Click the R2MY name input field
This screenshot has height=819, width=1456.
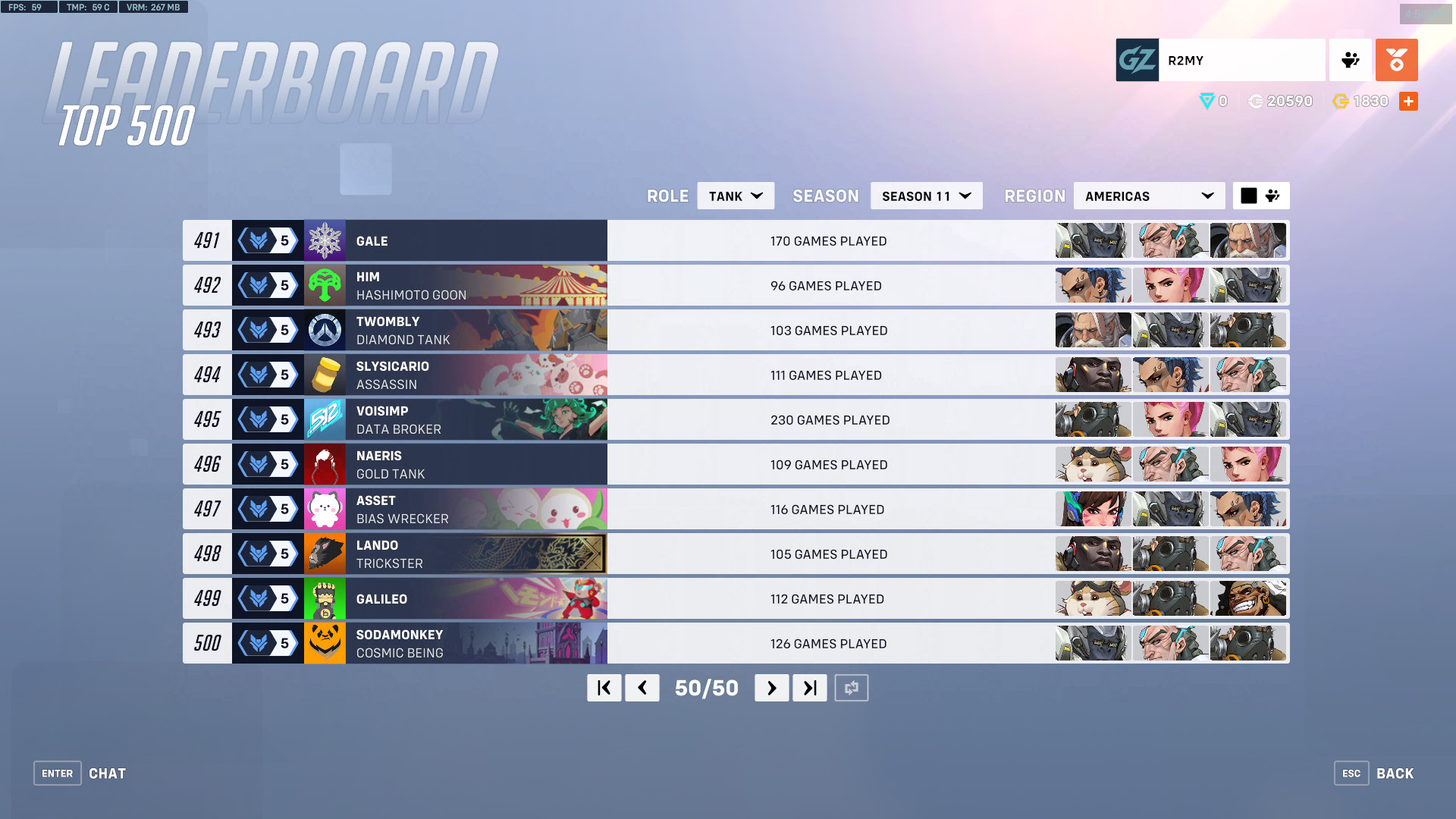coord(1241,60)
